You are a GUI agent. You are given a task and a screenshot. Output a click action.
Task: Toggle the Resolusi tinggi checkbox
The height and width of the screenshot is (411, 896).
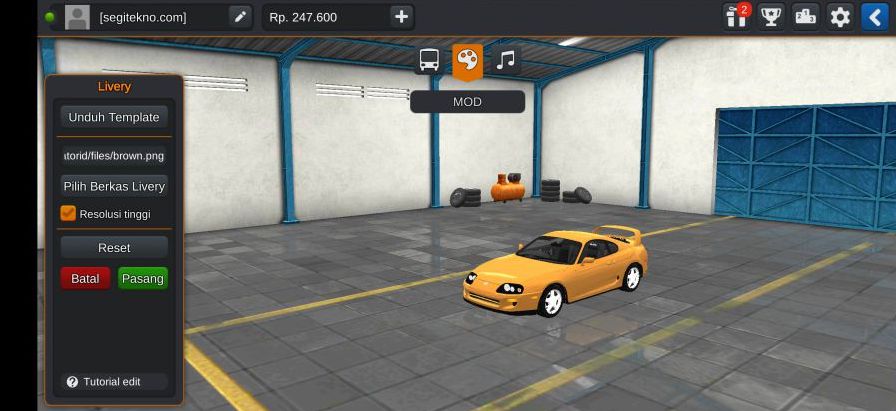click(68, 213)
